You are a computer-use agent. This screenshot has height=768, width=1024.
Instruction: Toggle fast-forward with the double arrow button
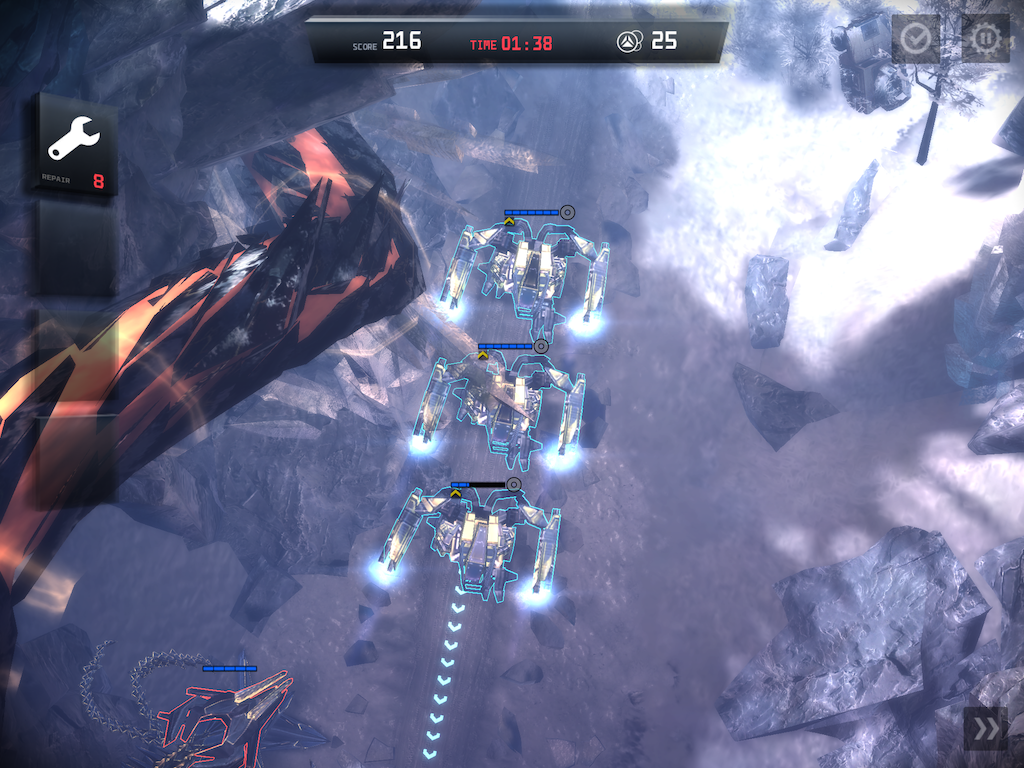tap(984, 730)
